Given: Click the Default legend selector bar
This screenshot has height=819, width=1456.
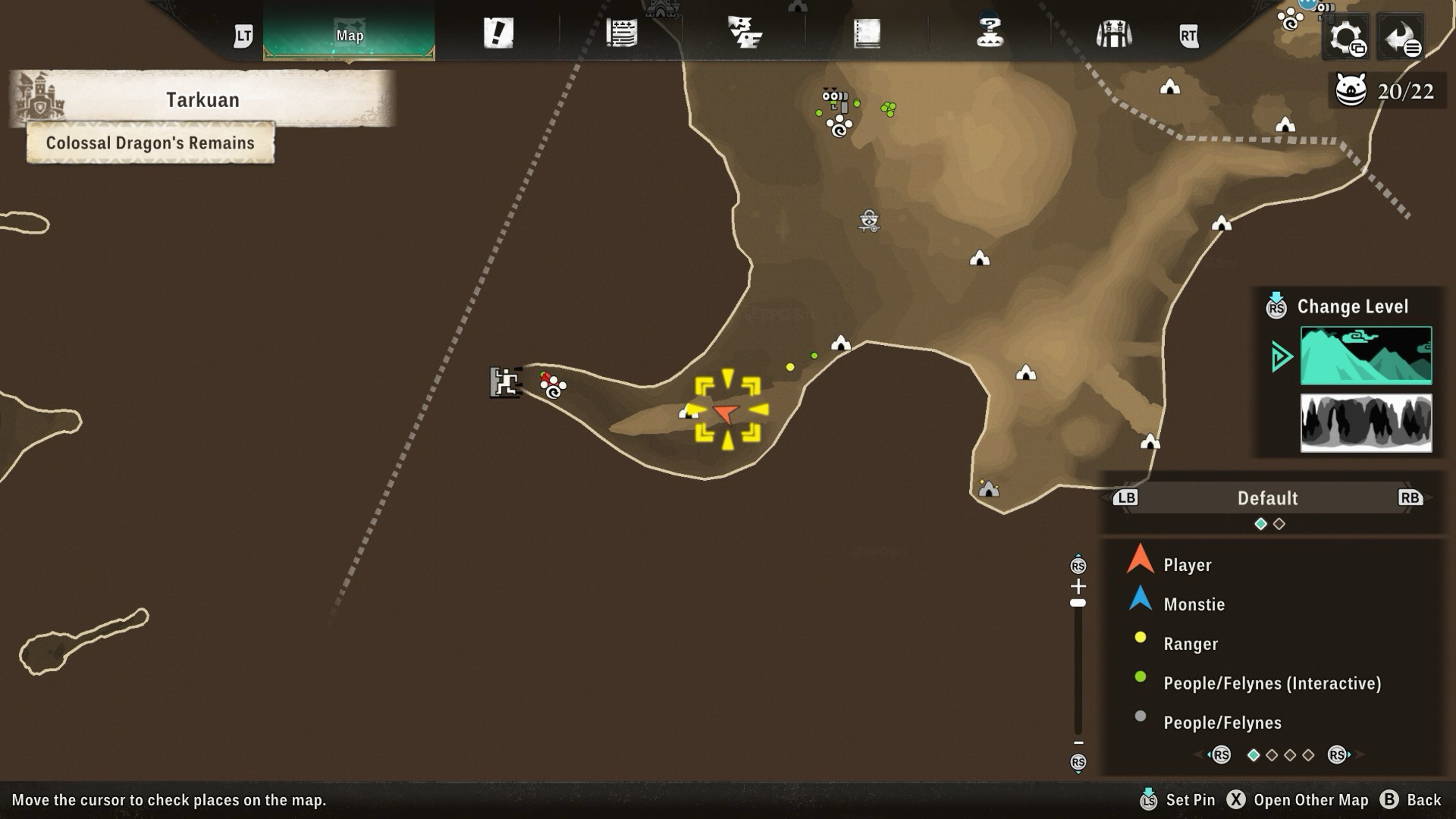Looking at the screenshot, I should click(x=1267, y=498).
